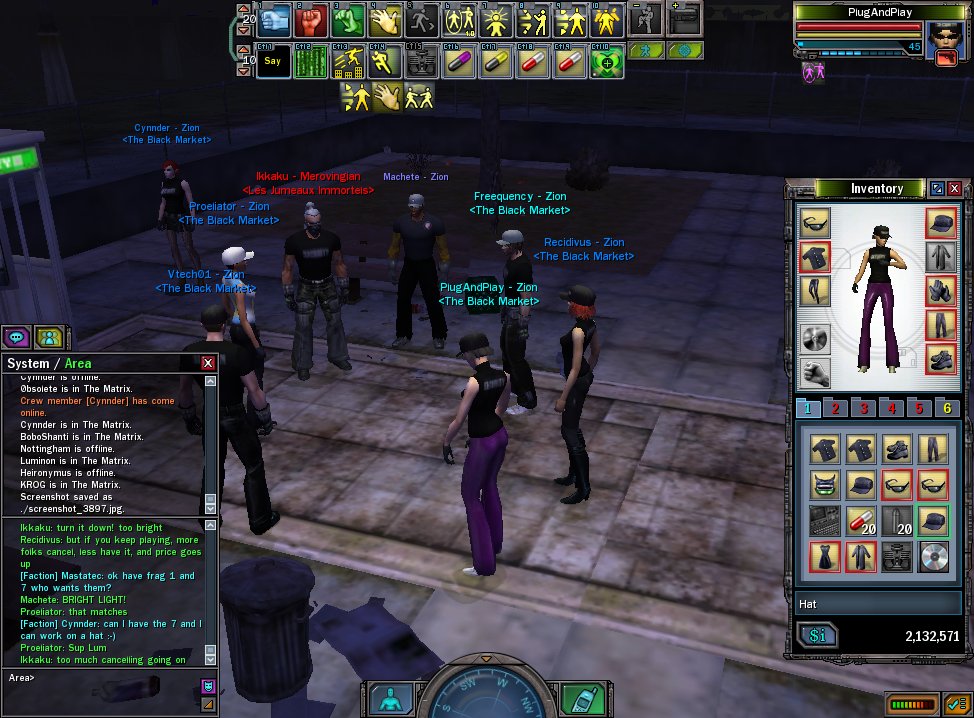Screen dimensions: 974x718
Task: Select the red and white pill stack in inventory
Action: [x=861, y=520]
